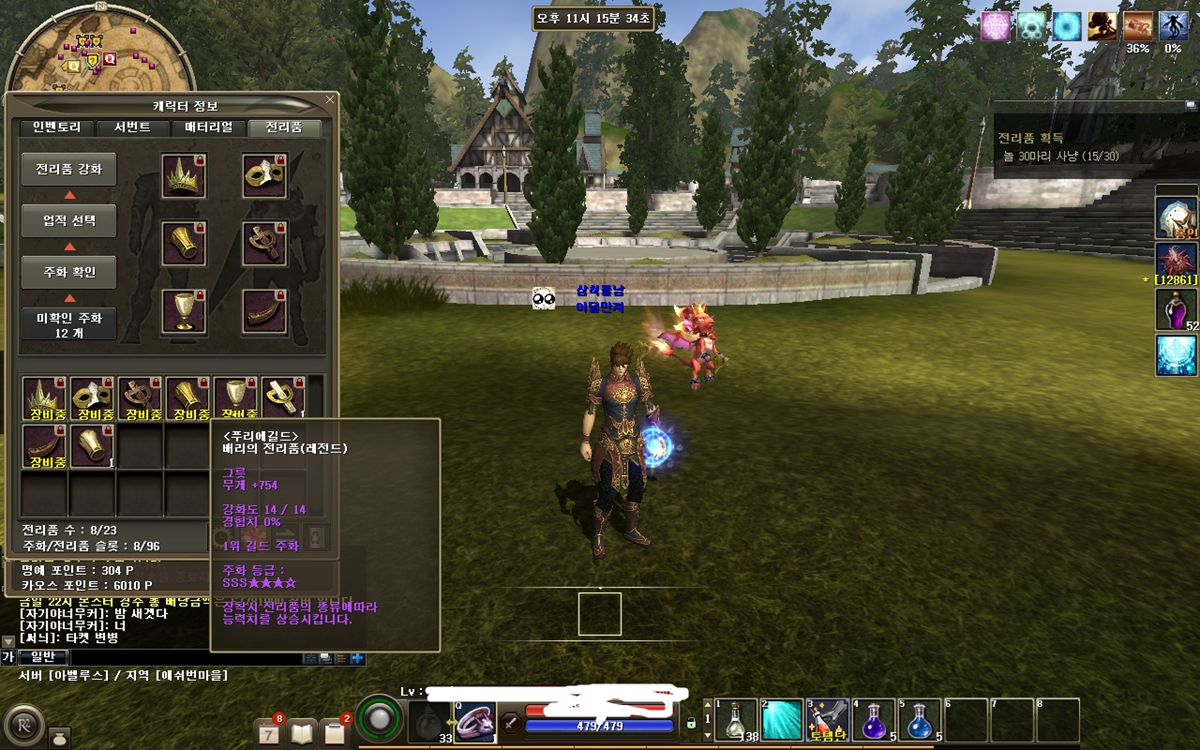Close the 캐릭터 정보 window

pos(330,100)
